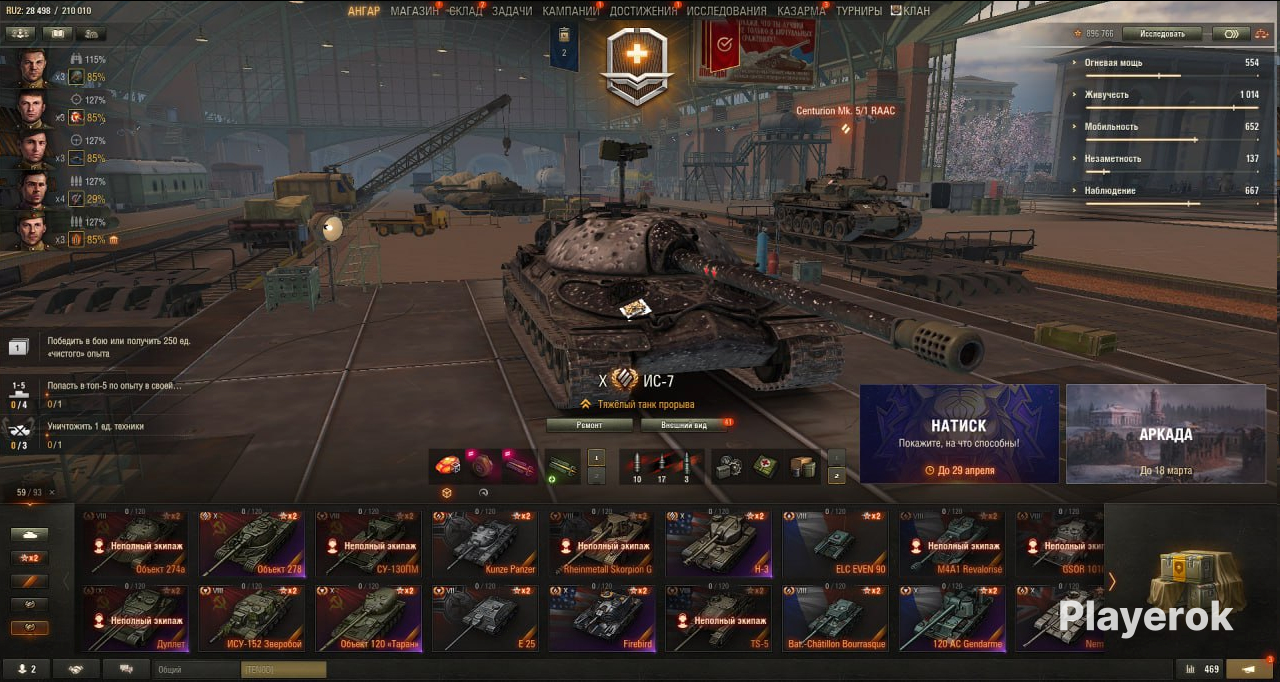Open the ТУРНИРЫ tournaments tab
The image size is (1280, 682).
859,11
